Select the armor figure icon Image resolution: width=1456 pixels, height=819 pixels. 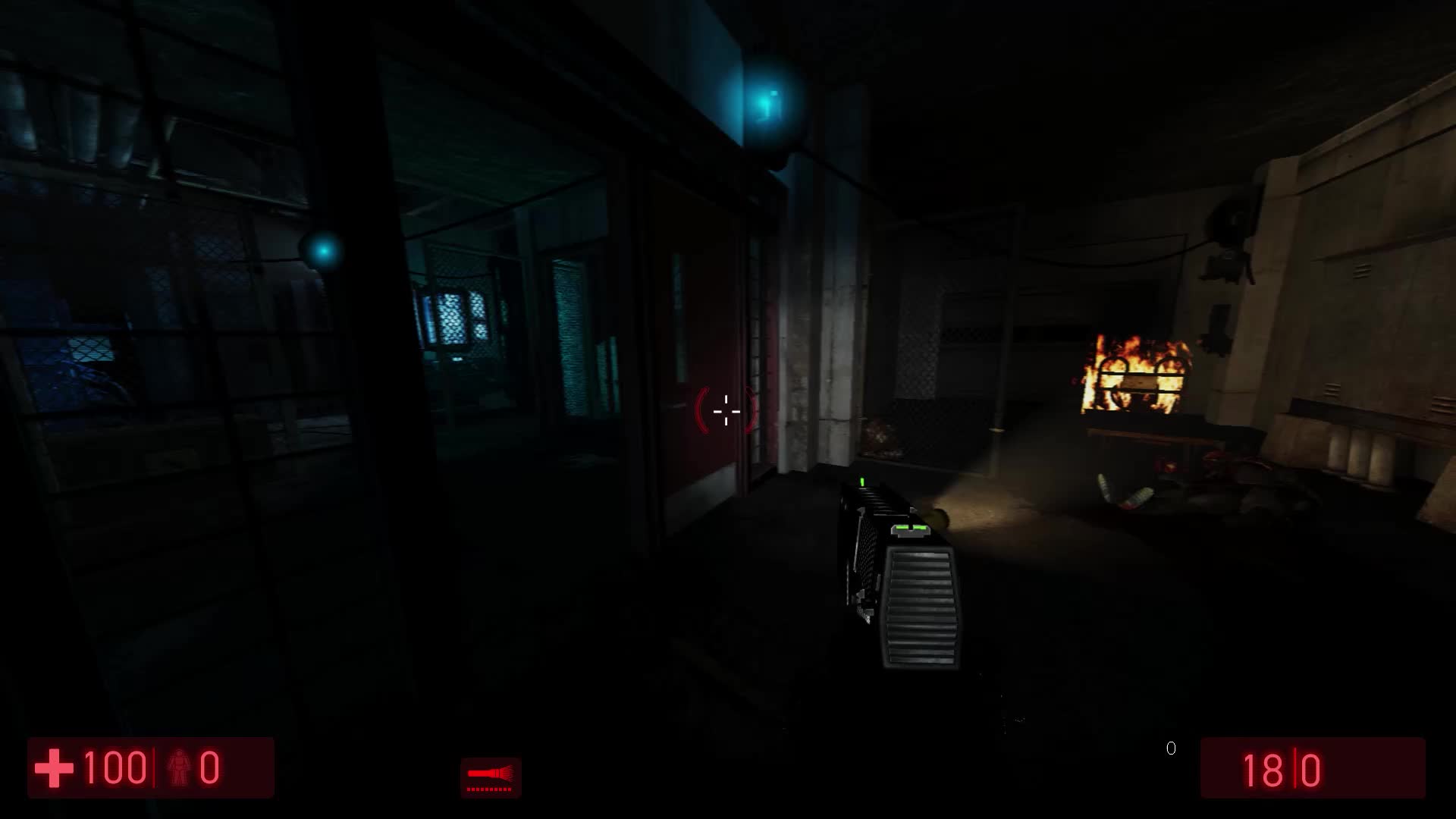[x=180, y=766]
